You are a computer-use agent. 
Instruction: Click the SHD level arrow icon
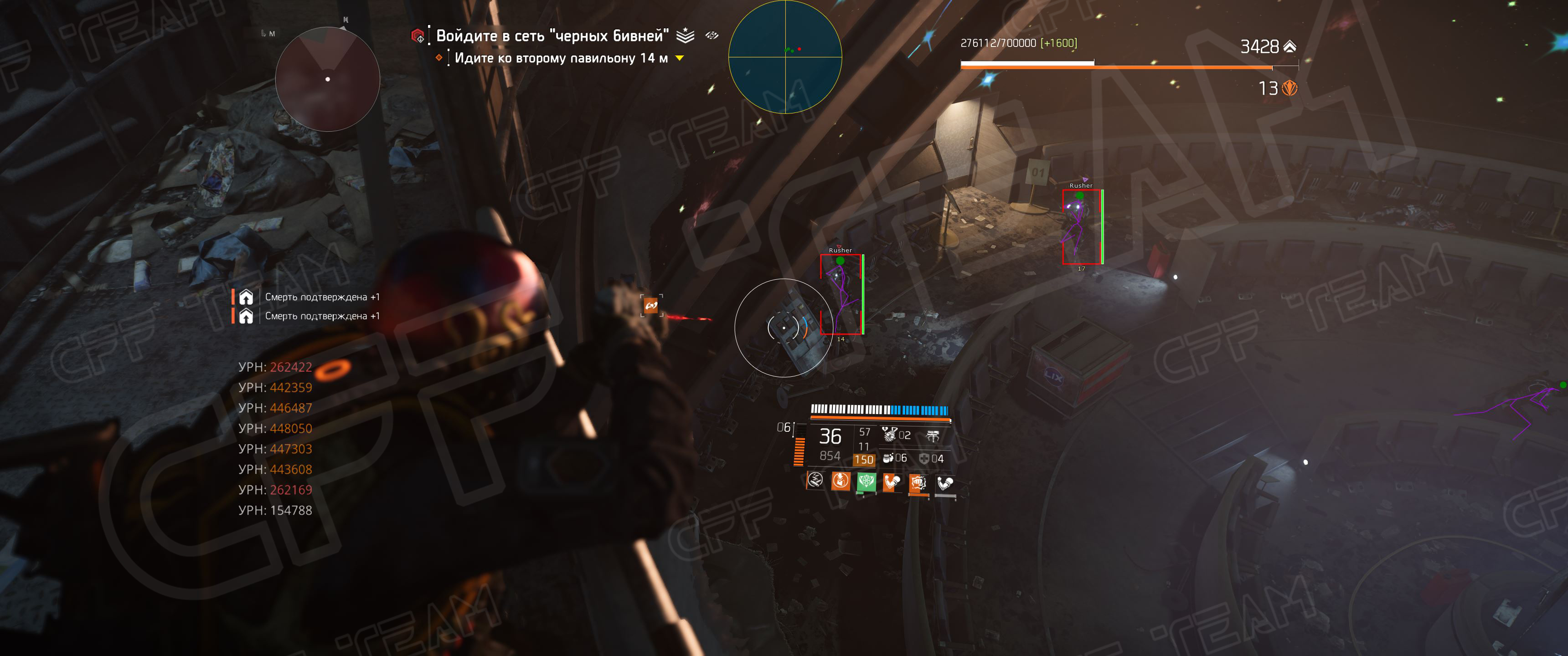(1289, 46)
